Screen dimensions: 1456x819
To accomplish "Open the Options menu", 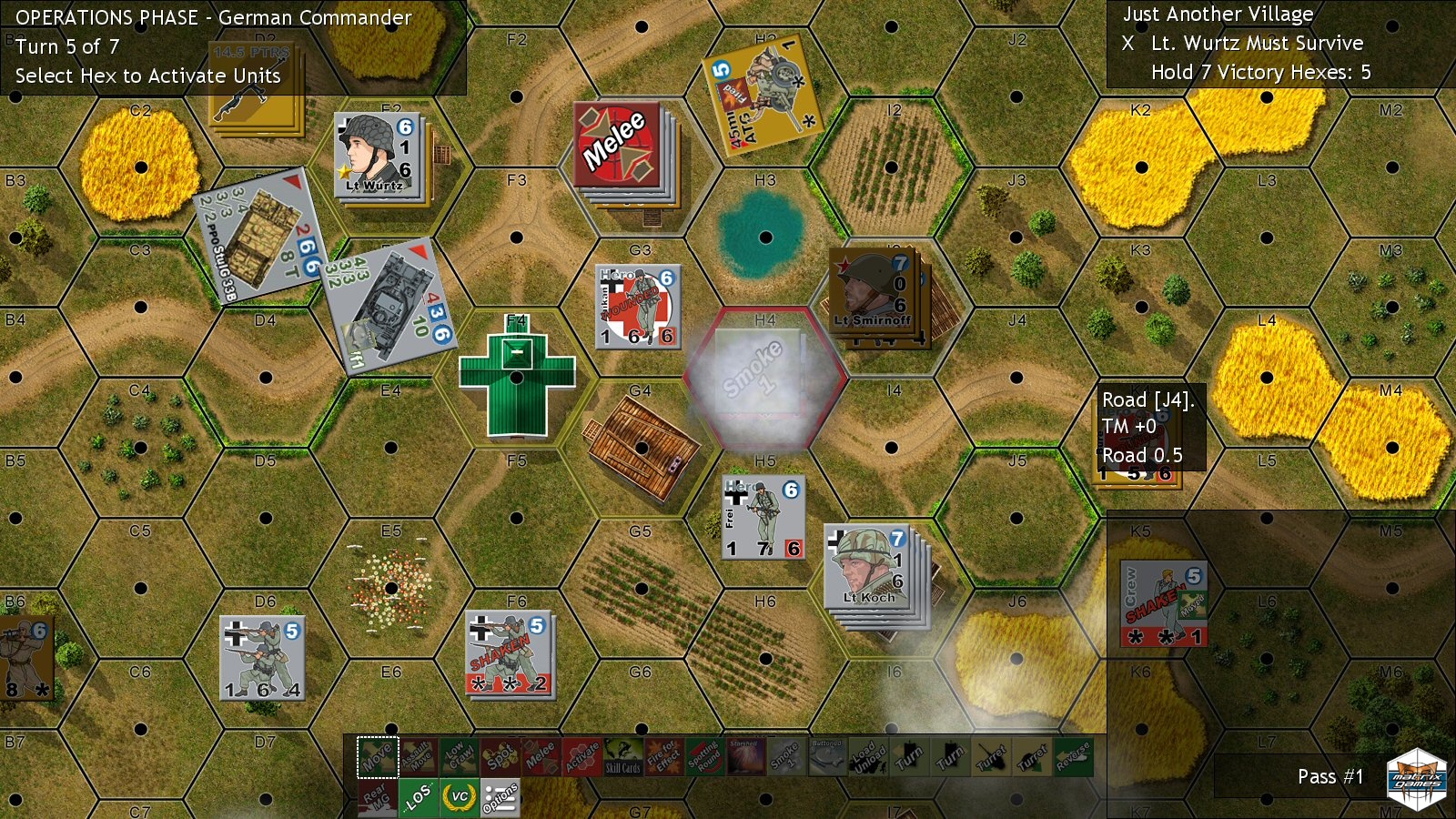I will point(500,798).
